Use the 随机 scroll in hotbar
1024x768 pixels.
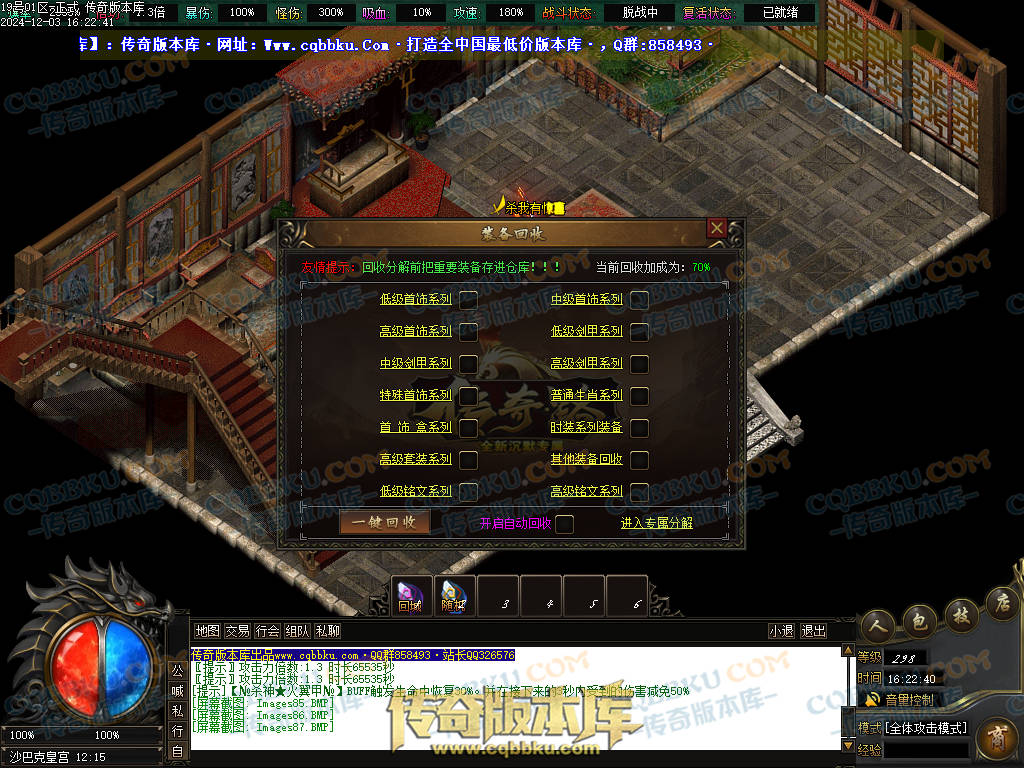coord(454,596)
